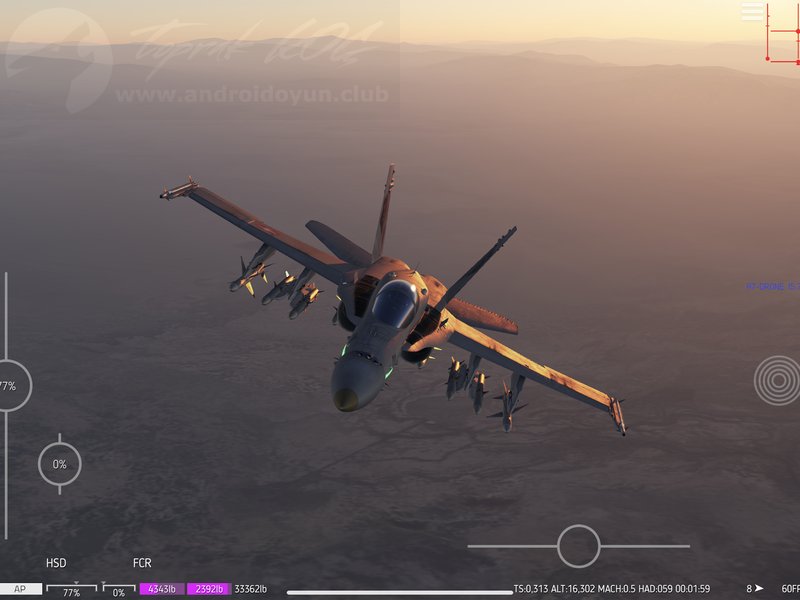Open the FCR radar display
This screenshot has width=800, height=600.
(142, 563)
